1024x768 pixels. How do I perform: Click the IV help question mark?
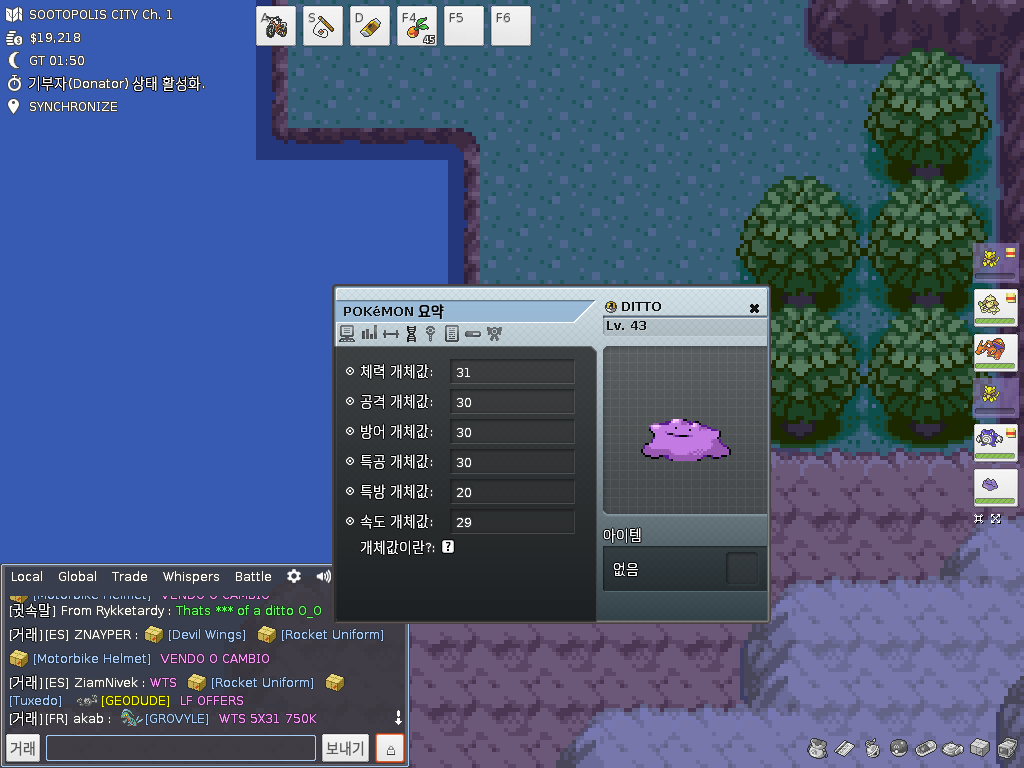(x=448, y=547)
